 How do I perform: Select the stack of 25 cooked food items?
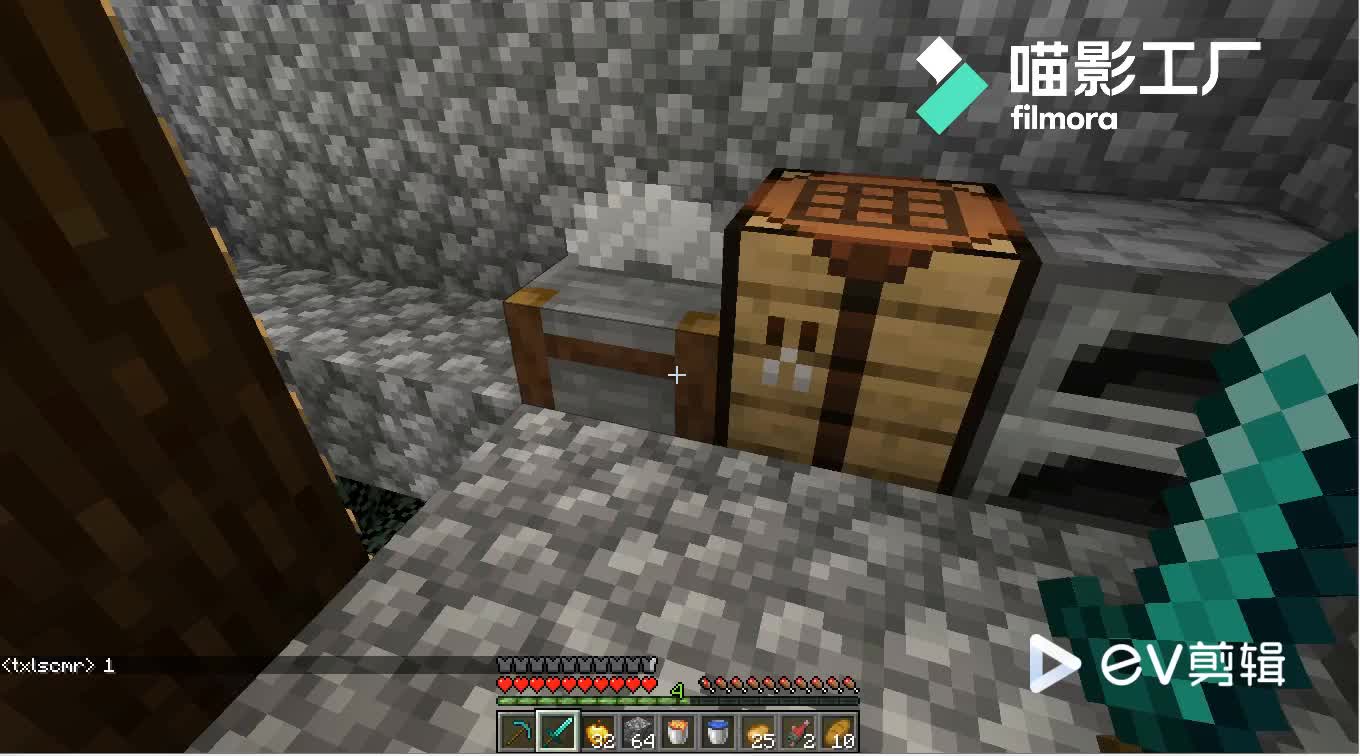[x=757, y=730]
